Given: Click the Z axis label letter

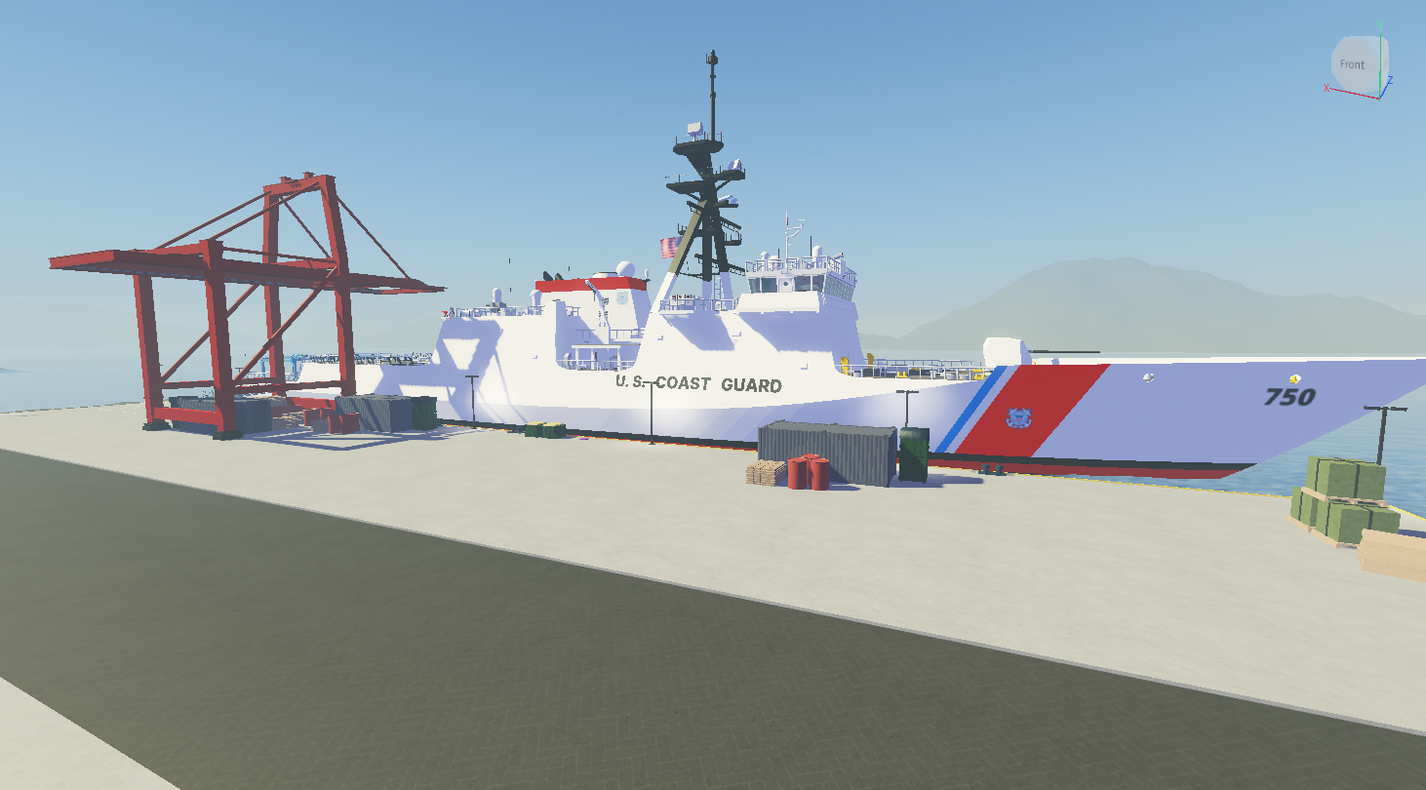Looking at the screenshot, I should pos(1391,81).
